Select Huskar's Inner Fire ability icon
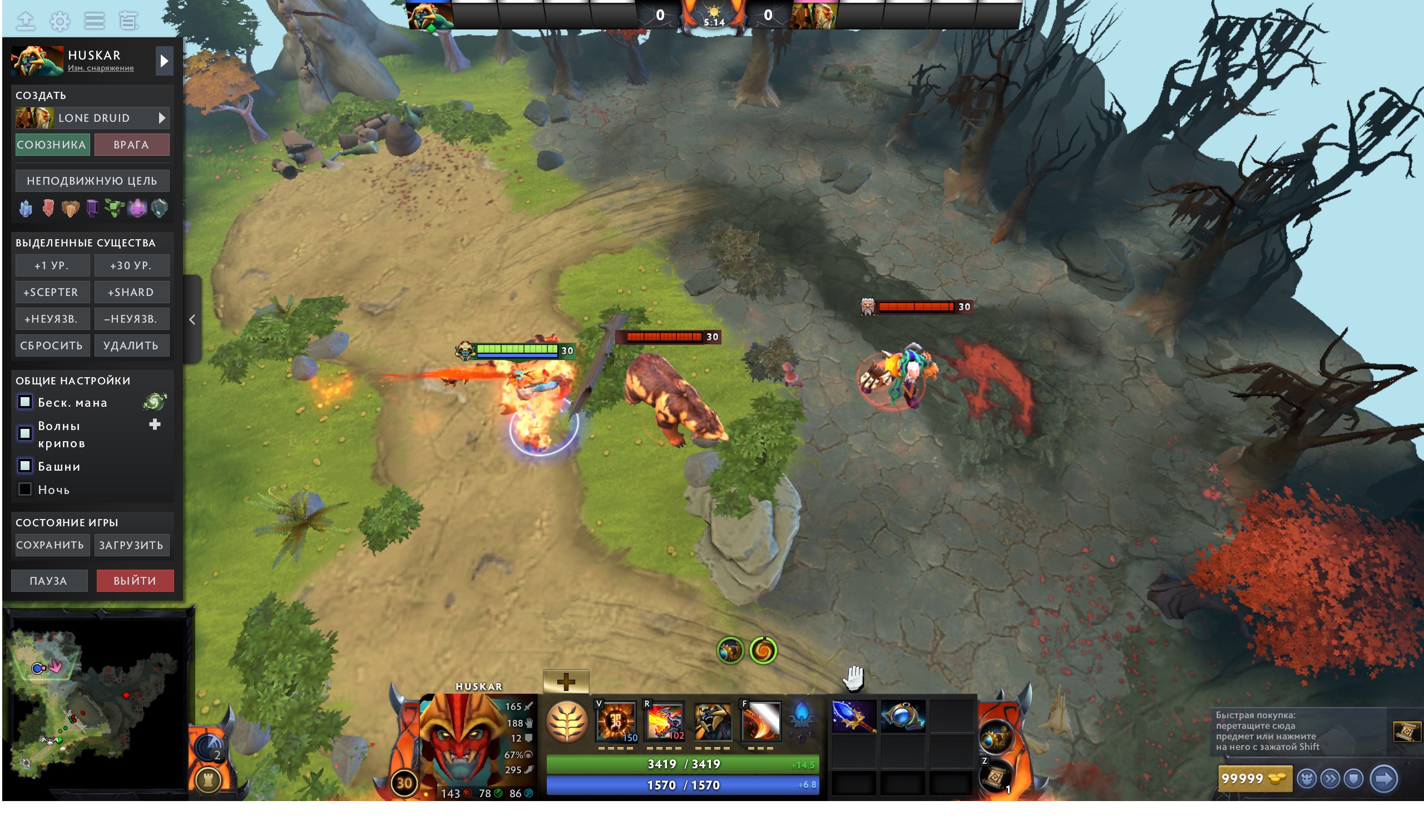This screenshot has width=1424, height=840. point(616,722)
